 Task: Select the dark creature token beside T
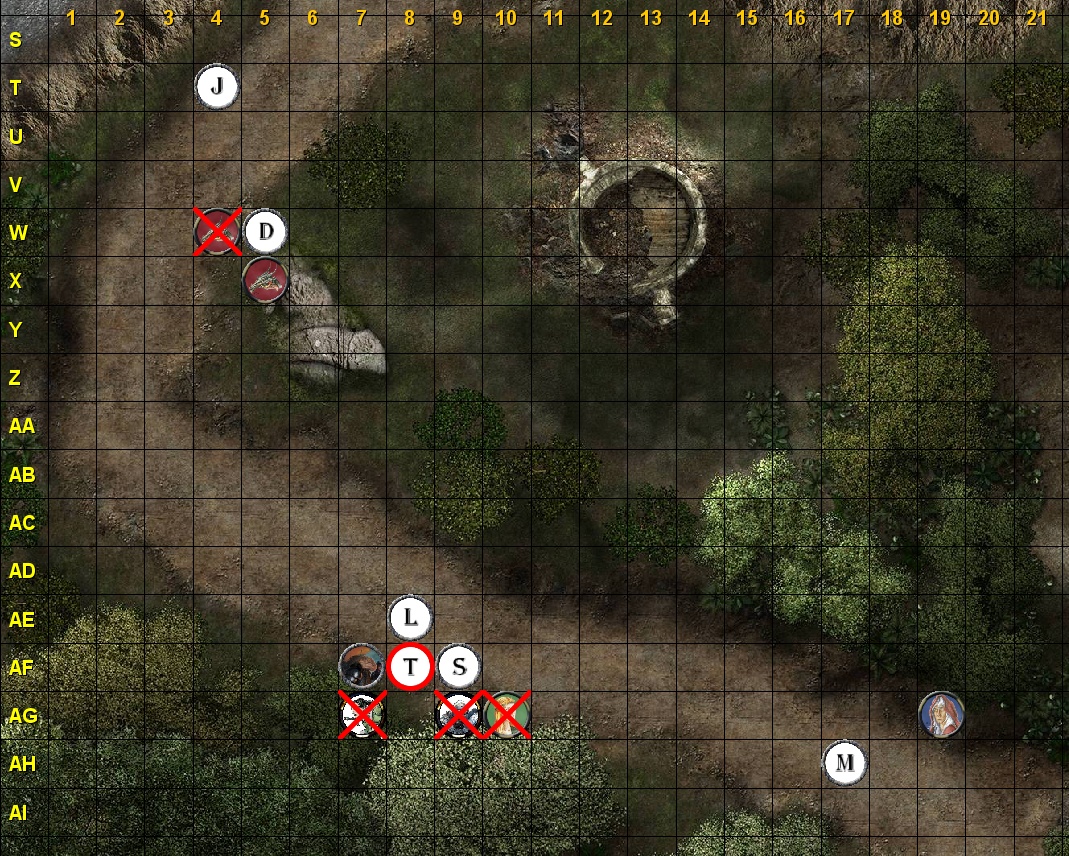361,666
